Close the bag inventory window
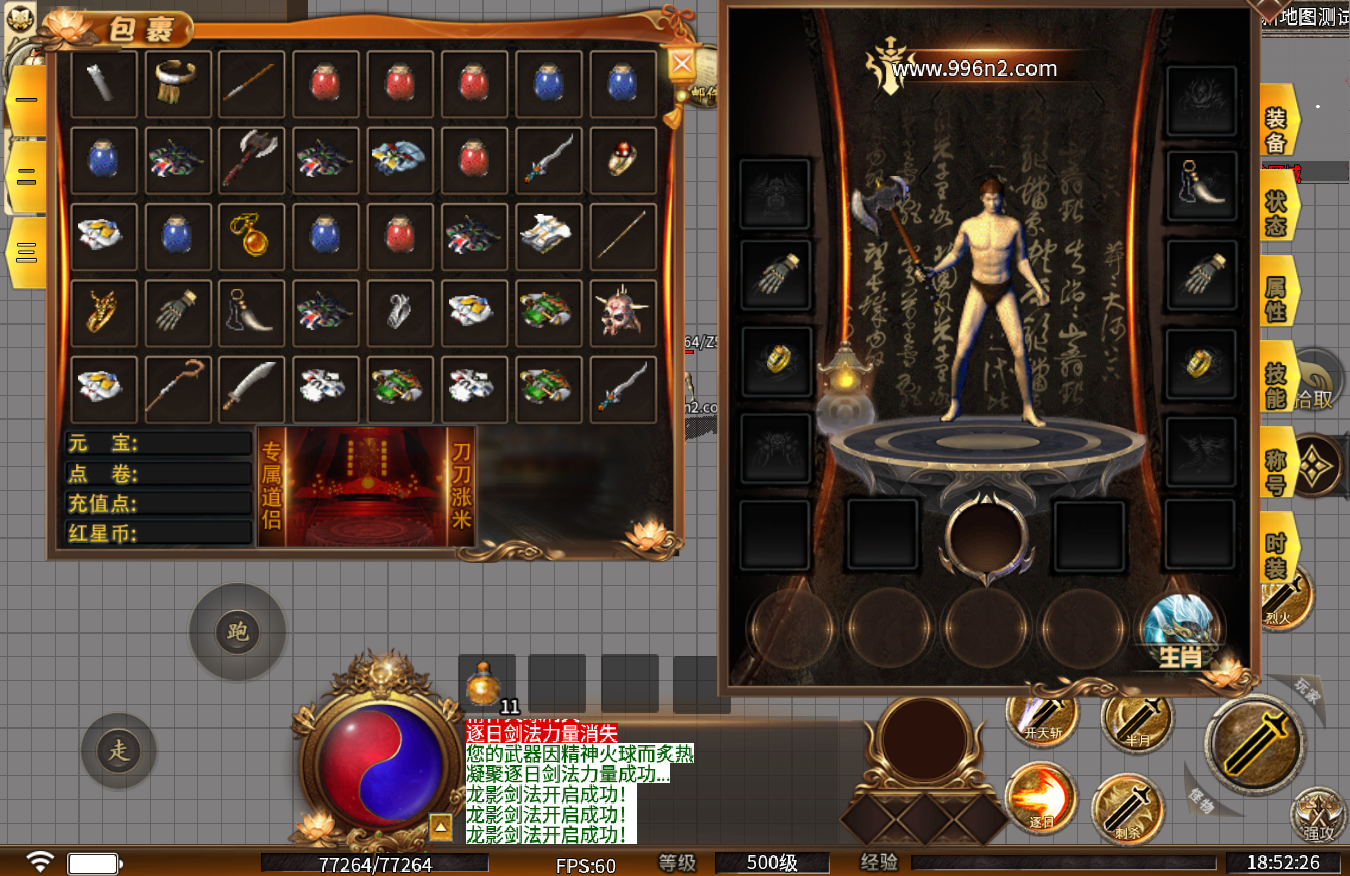The image size is (1350, 876). point(682,64)
